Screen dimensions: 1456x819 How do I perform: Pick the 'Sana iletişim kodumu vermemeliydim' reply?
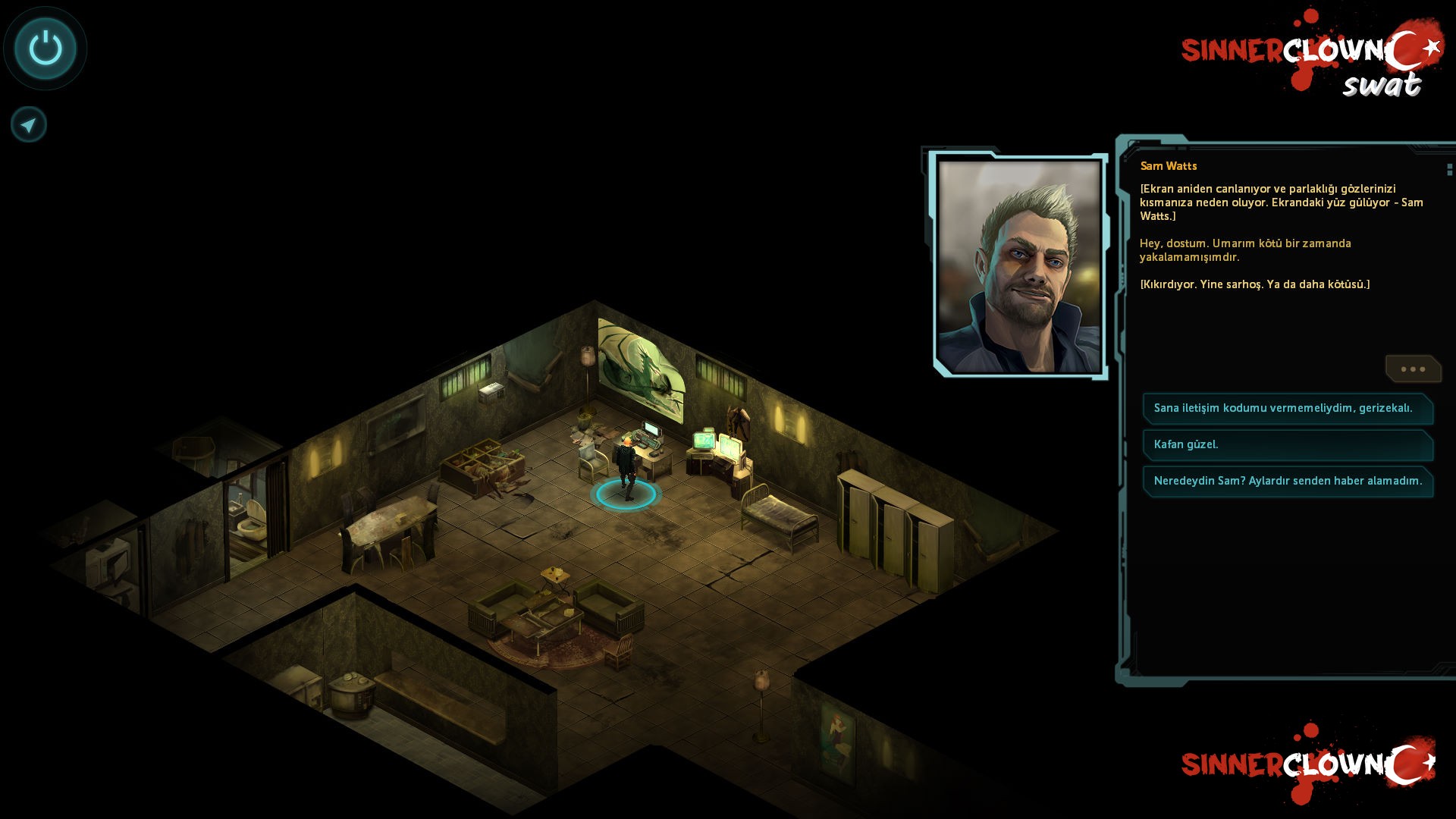point(1288,409)
